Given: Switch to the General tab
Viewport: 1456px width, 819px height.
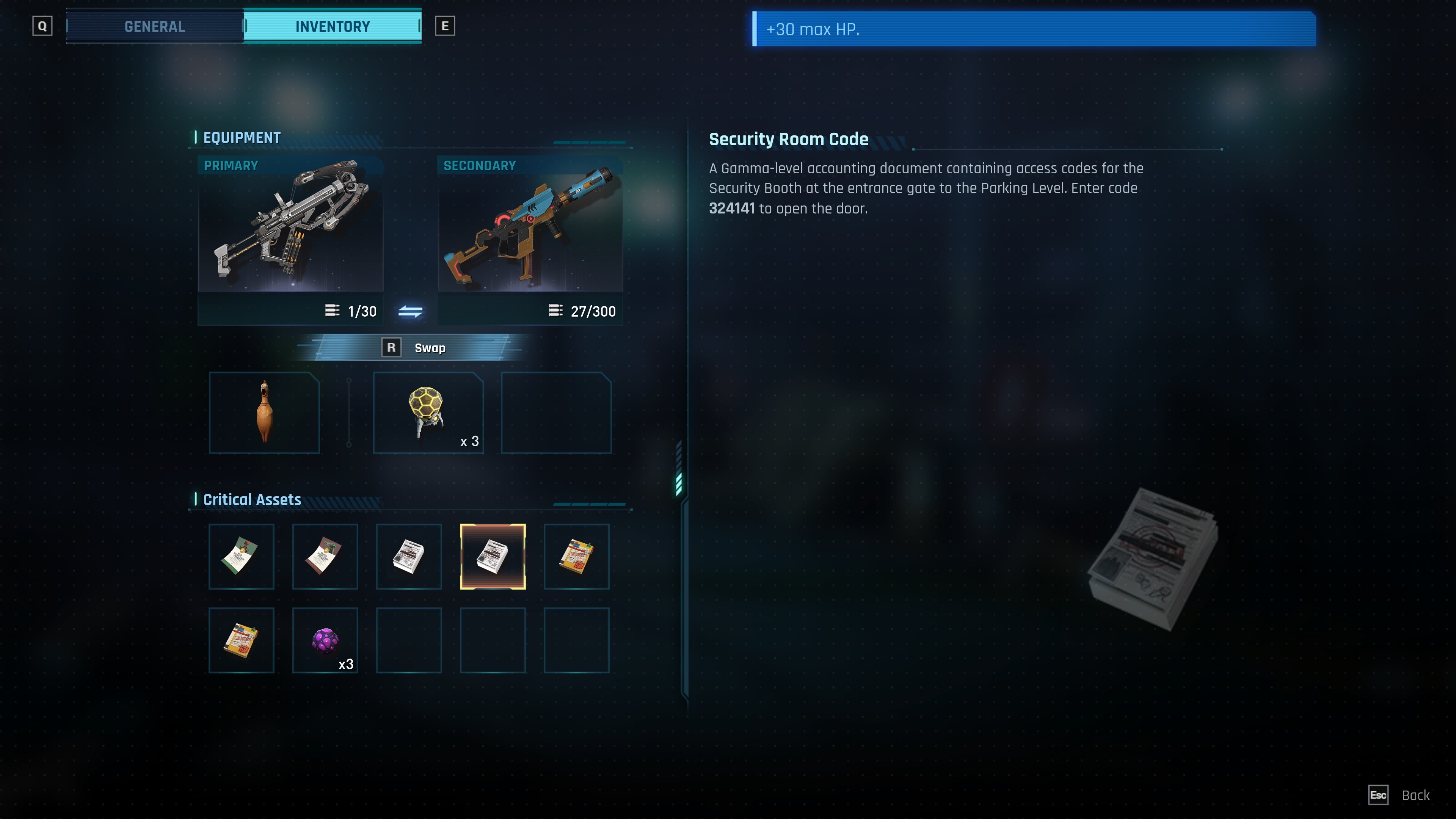Looking at the screenshot, I should coord(154,27).
